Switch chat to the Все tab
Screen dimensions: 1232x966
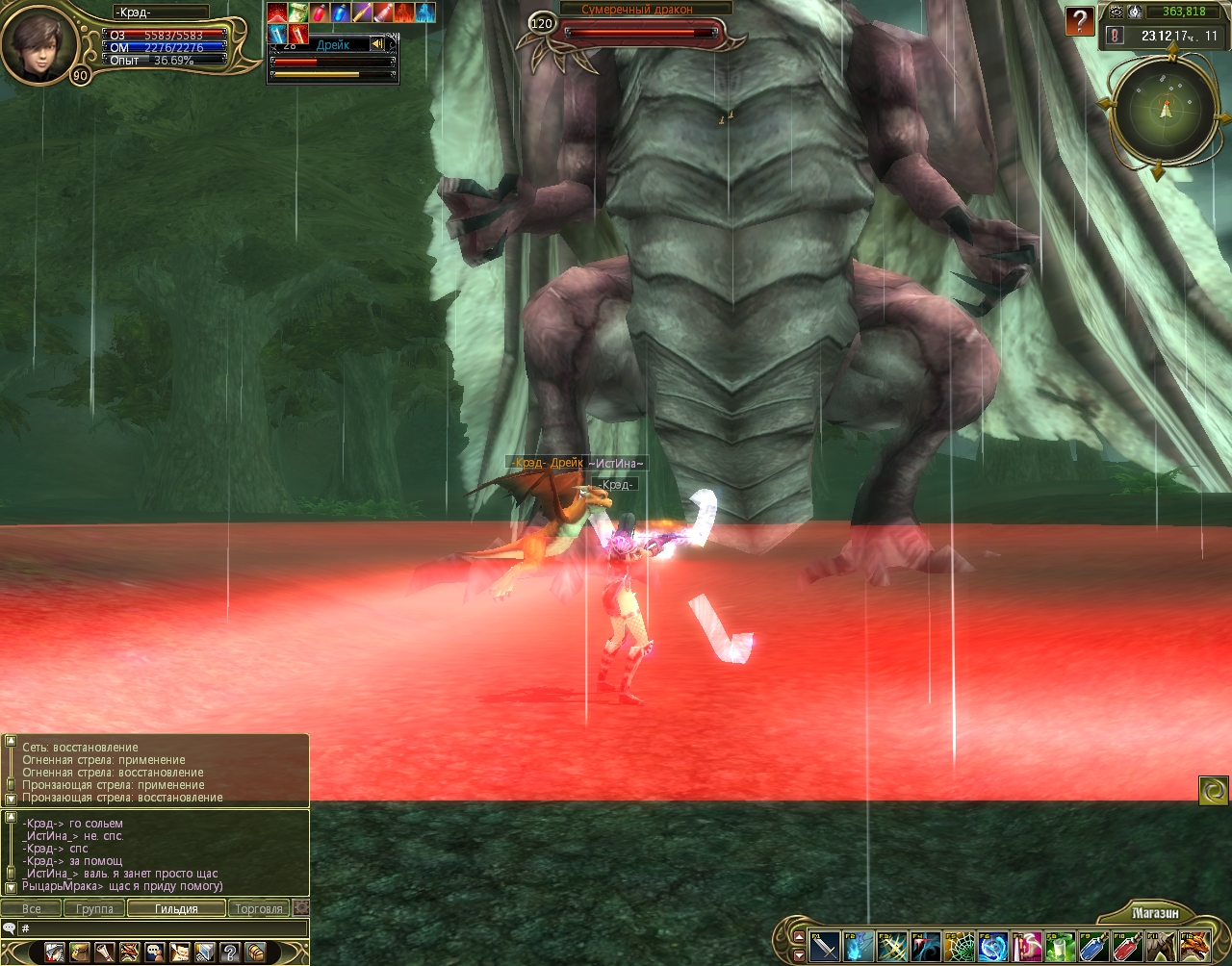coord(32,908)
